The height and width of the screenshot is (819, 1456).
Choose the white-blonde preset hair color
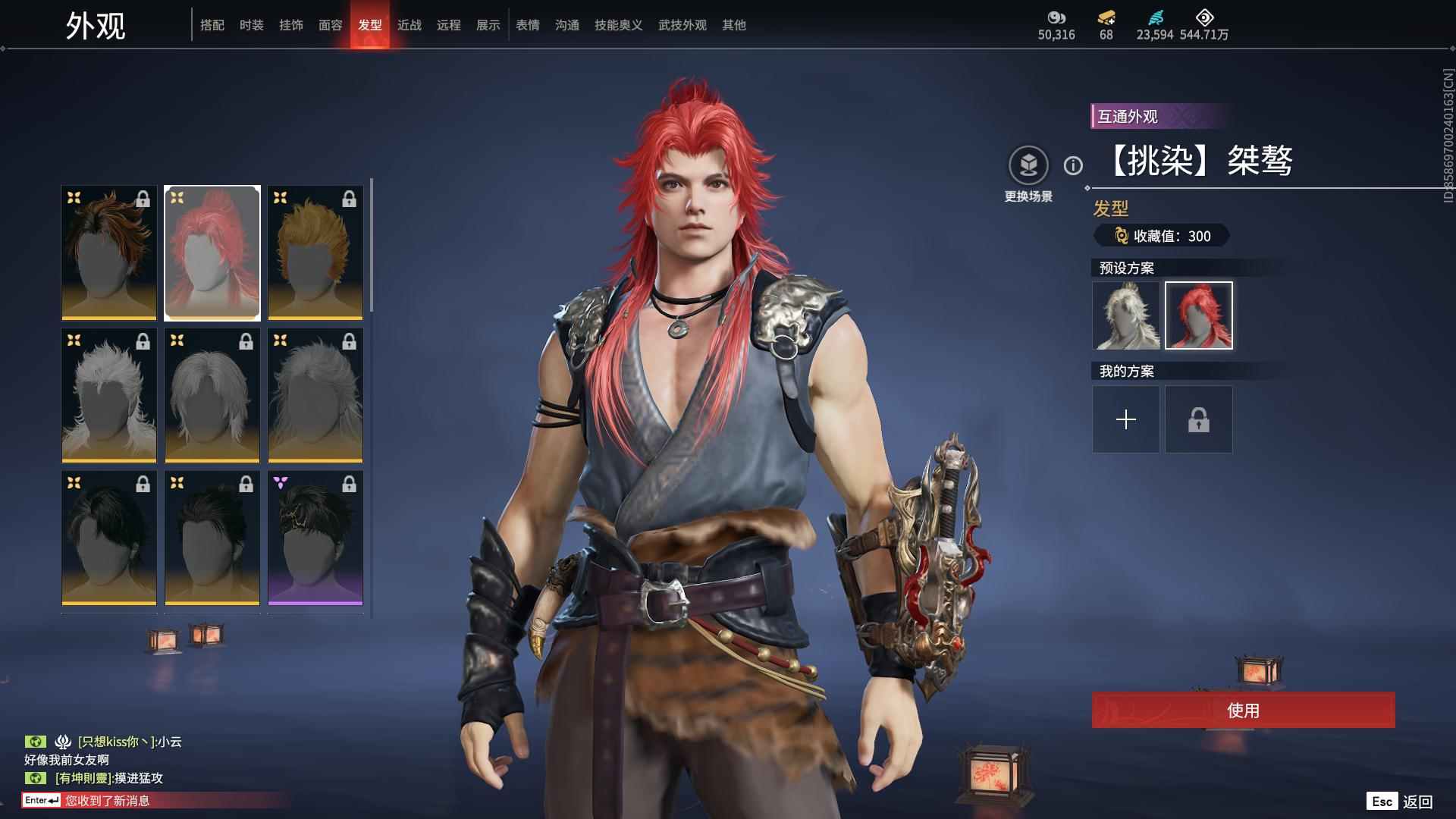point(1126,315)
